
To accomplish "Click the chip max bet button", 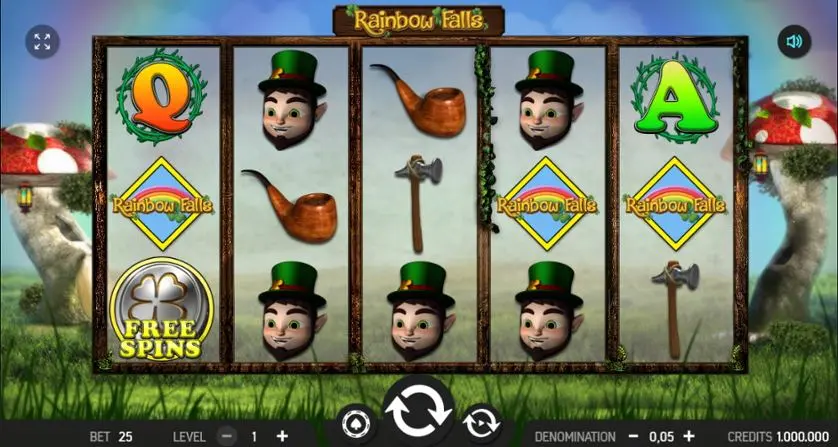I will (355, 421).
